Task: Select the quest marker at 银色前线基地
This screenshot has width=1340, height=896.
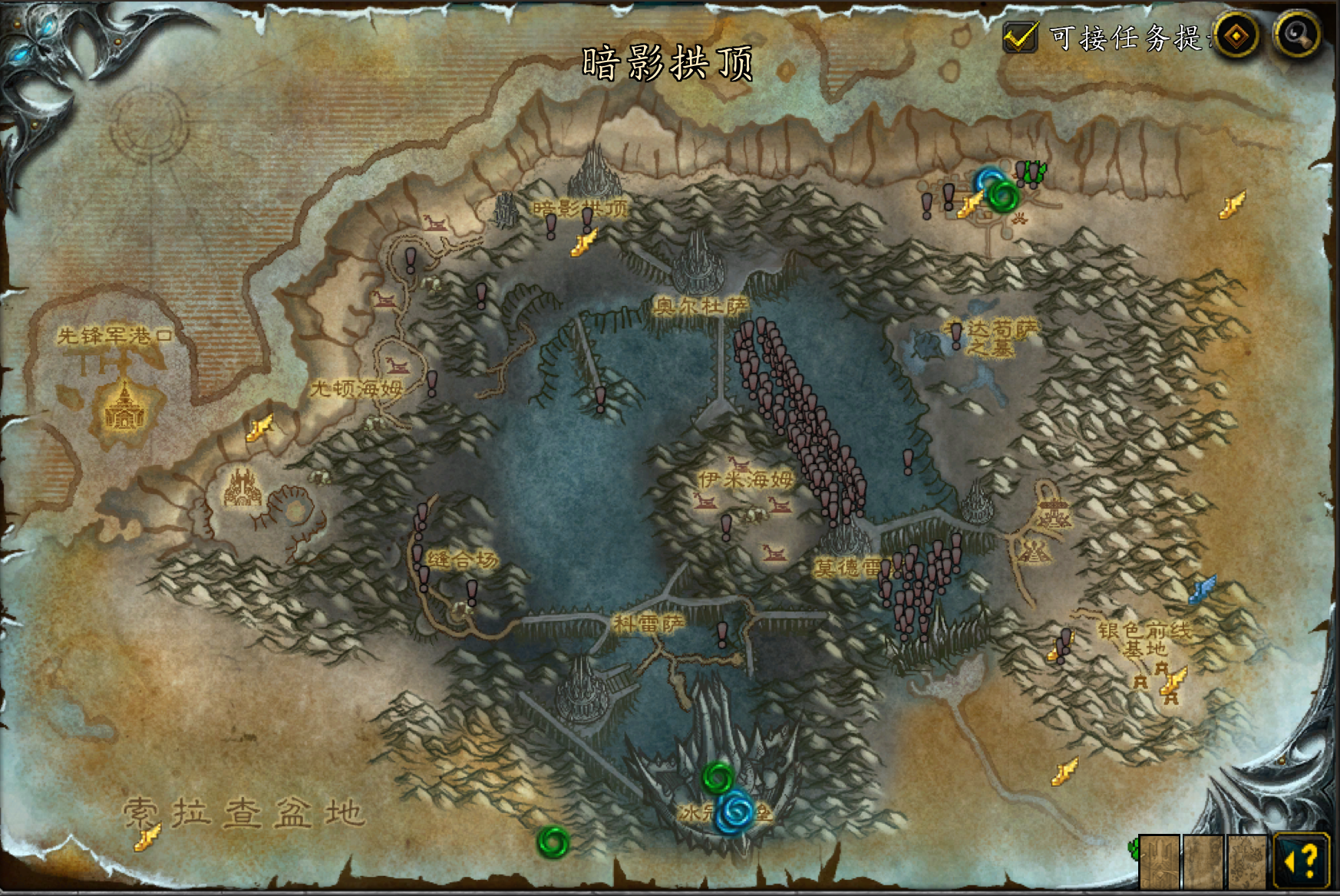Action: [1064, 642]
